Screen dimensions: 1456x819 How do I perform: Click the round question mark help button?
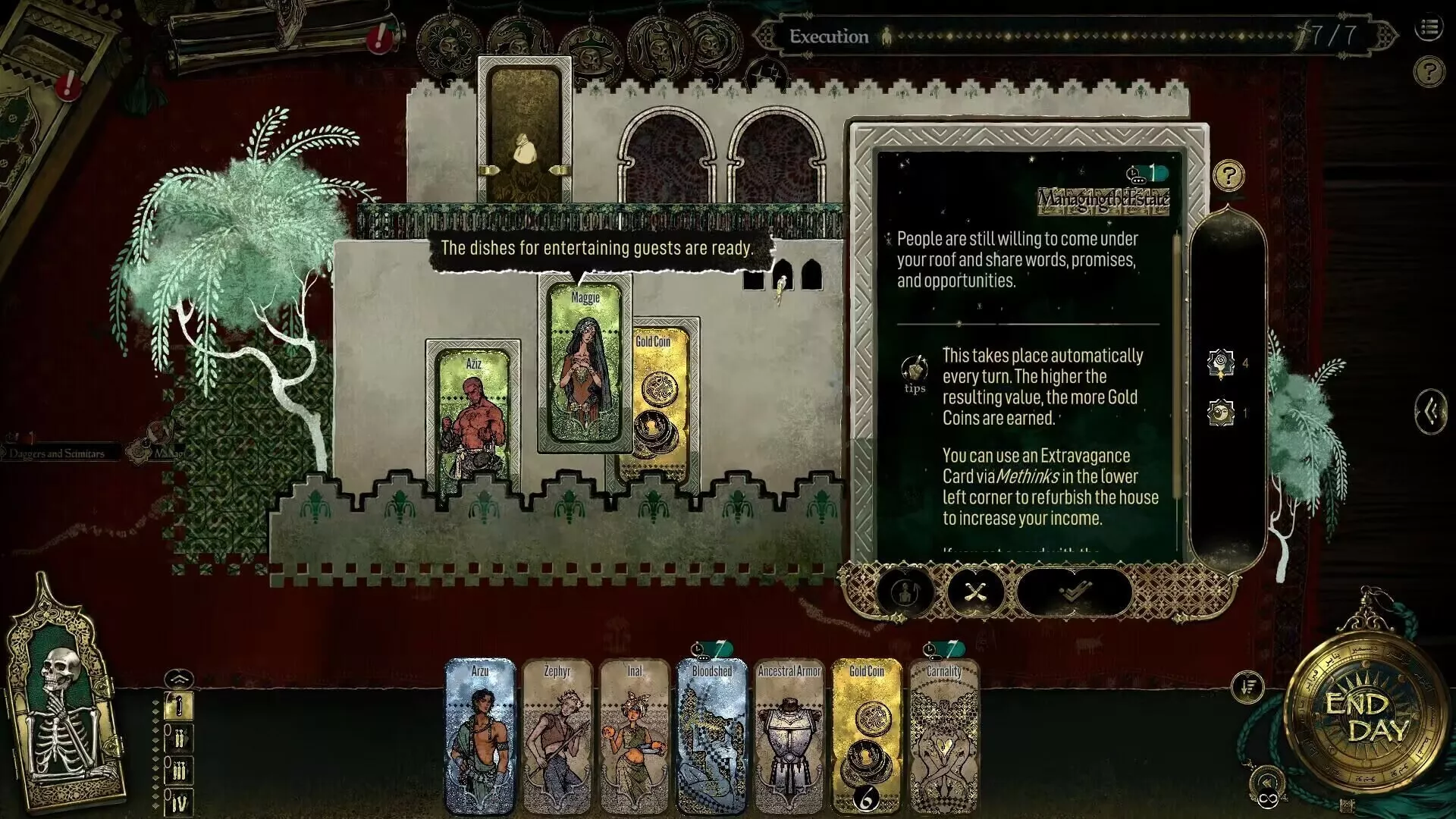tap(1429, 72)
